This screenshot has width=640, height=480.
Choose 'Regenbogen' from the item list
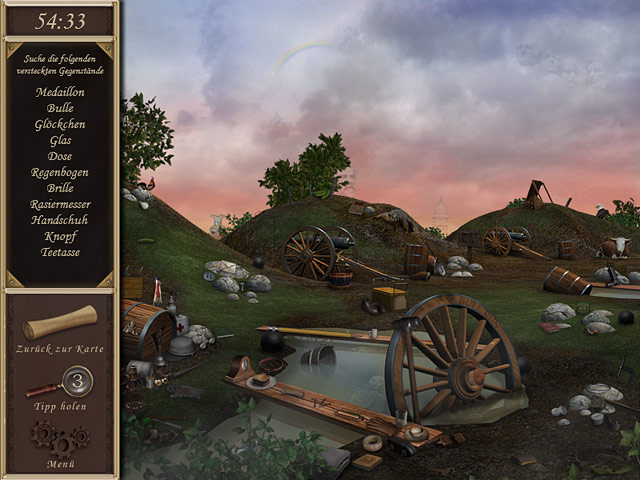coord(60,172)
